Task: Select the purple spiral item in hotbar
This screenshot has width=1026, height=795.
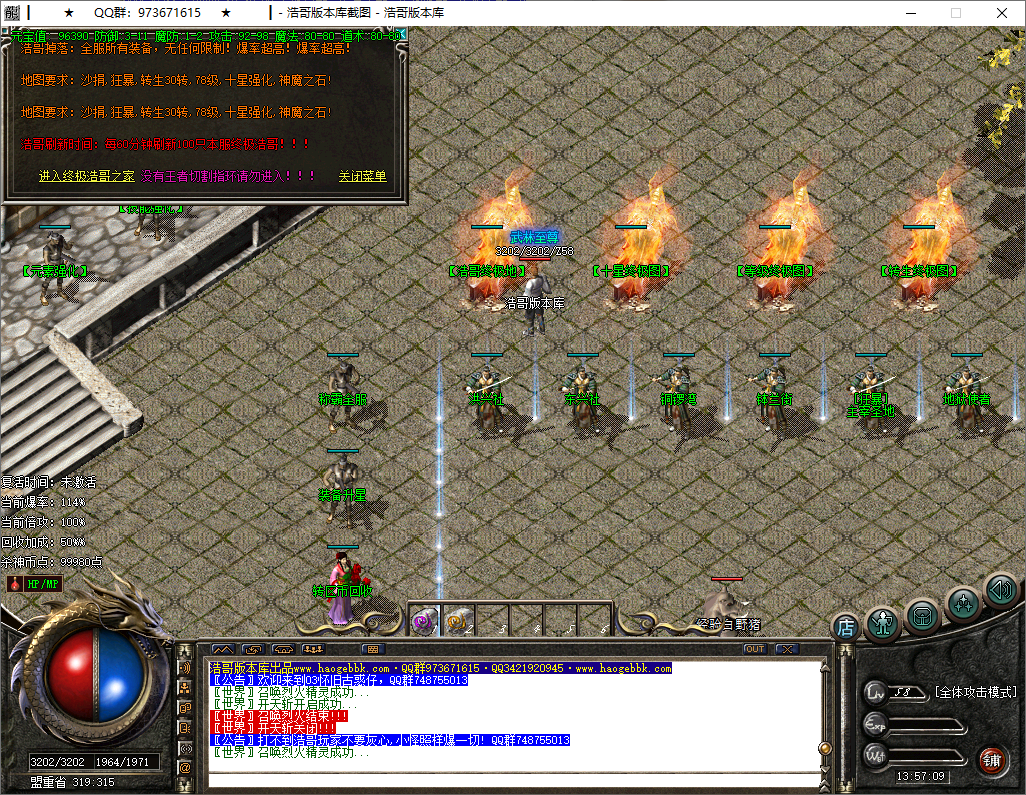Action: (424, 621)
